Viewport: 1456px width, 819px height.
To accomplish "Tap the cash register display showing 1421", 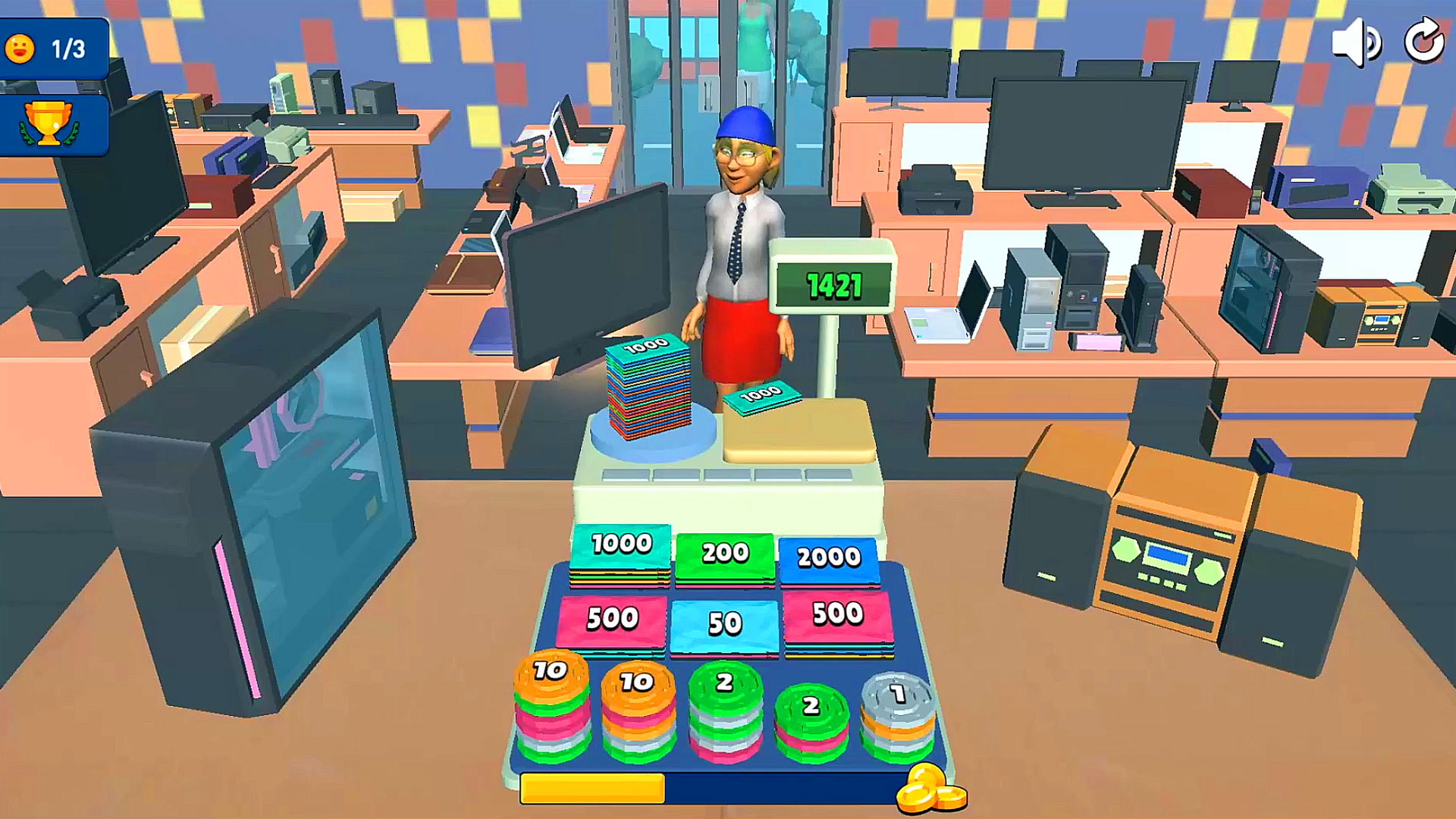I will pos(833,286).
